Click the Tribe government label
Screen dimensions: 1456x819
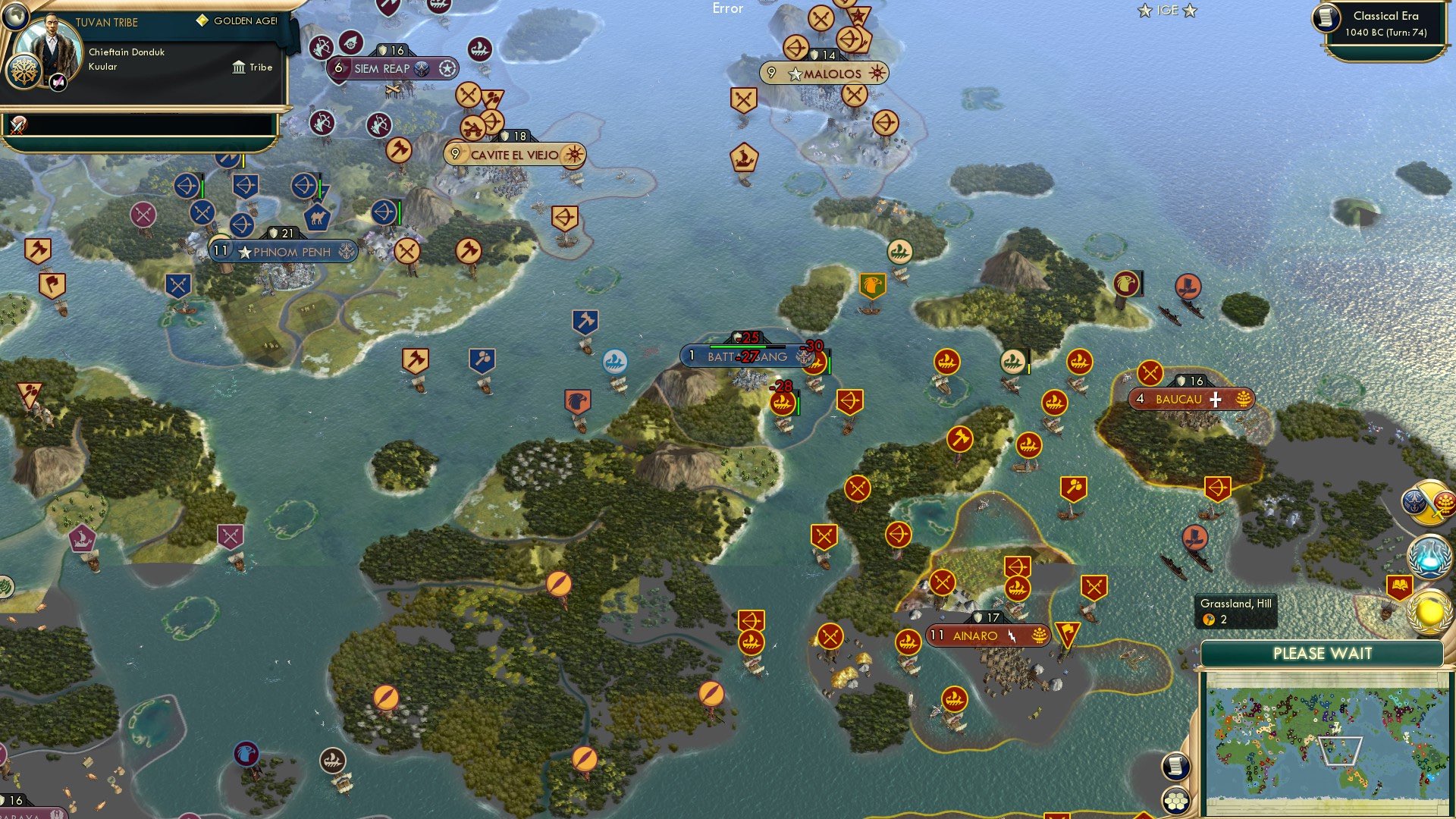255,67
